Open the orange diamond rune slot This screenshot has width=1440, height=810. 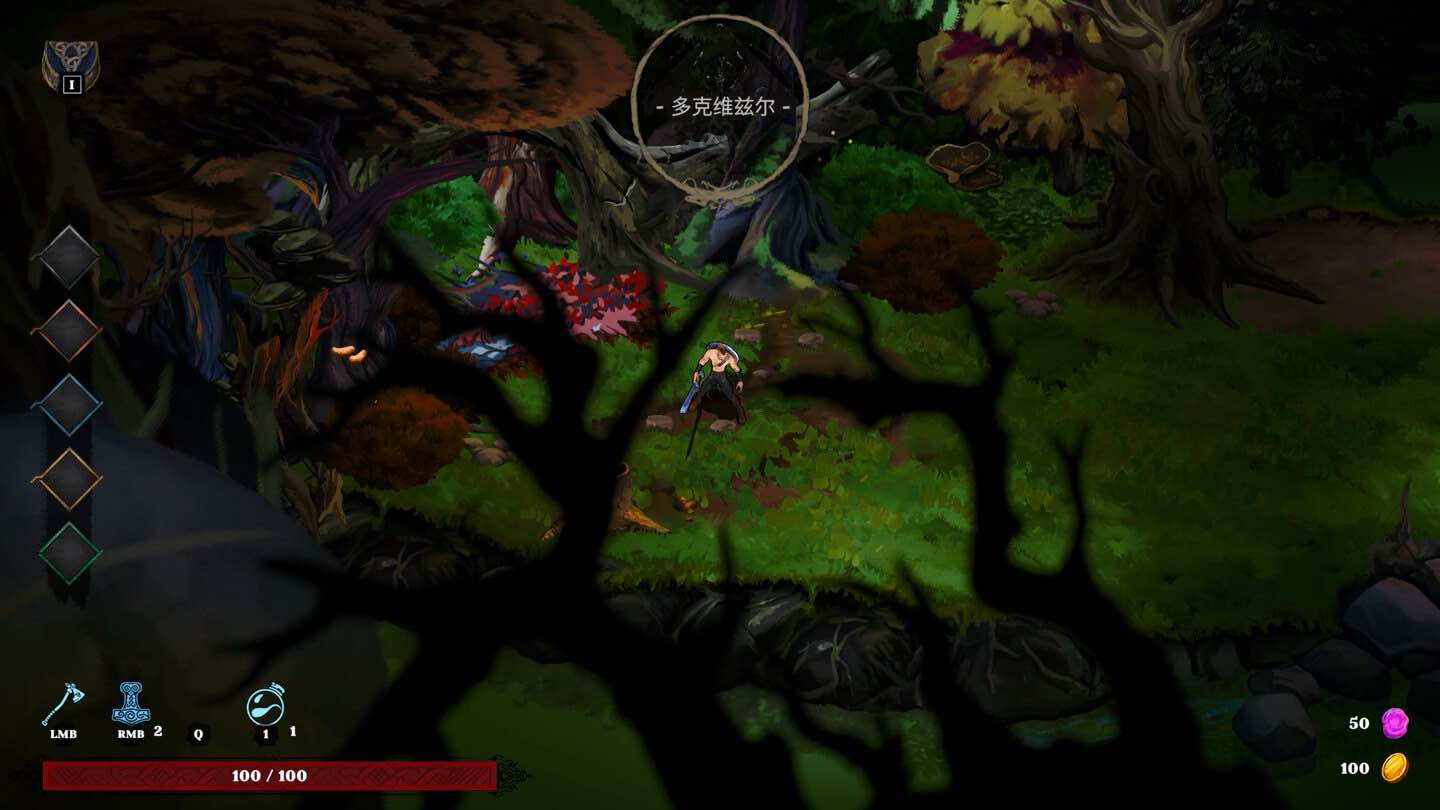tap(68, 471)
